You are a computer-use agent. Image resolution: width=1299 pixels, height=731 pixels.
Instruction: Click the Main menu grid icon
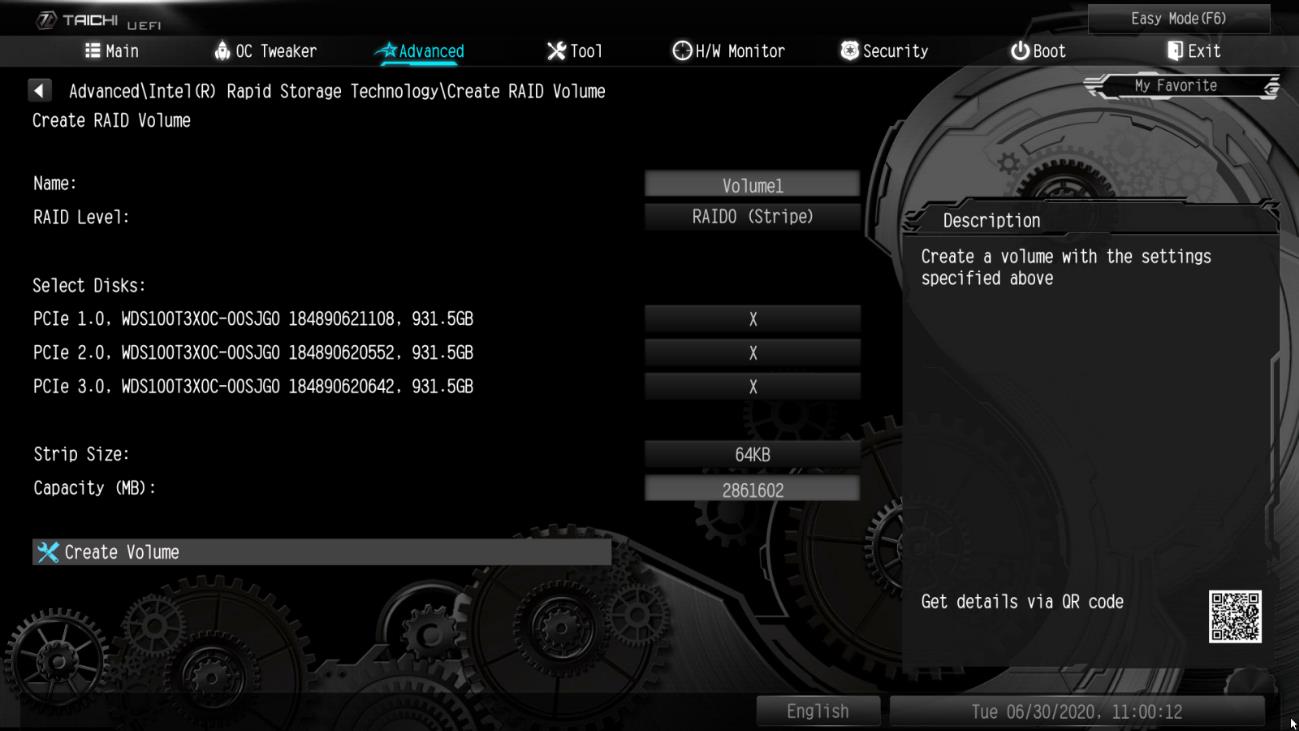coord(95,51)
